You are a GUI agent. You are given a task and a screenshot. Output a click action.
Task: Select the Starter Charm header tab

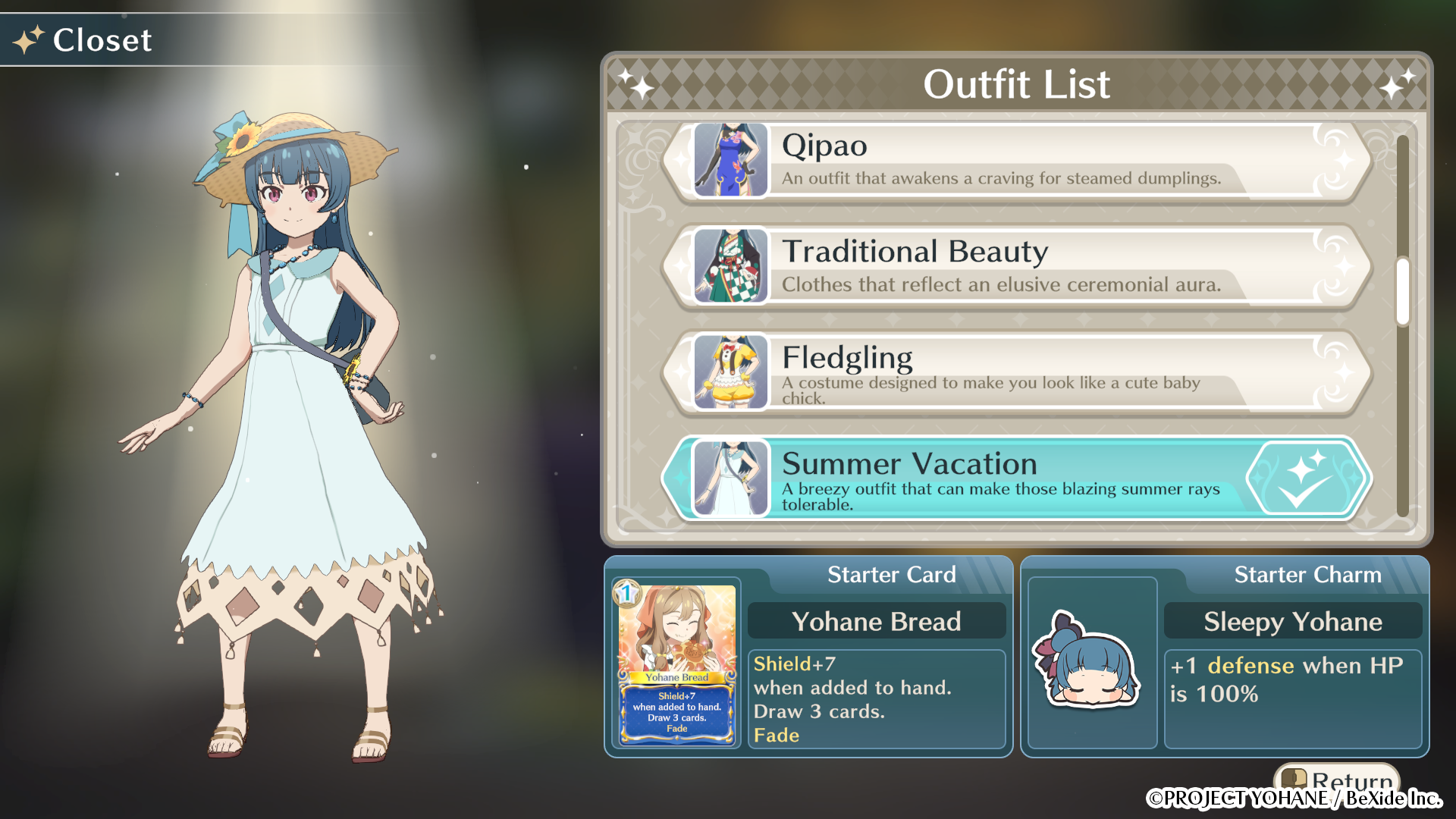tap(1307, 574)
